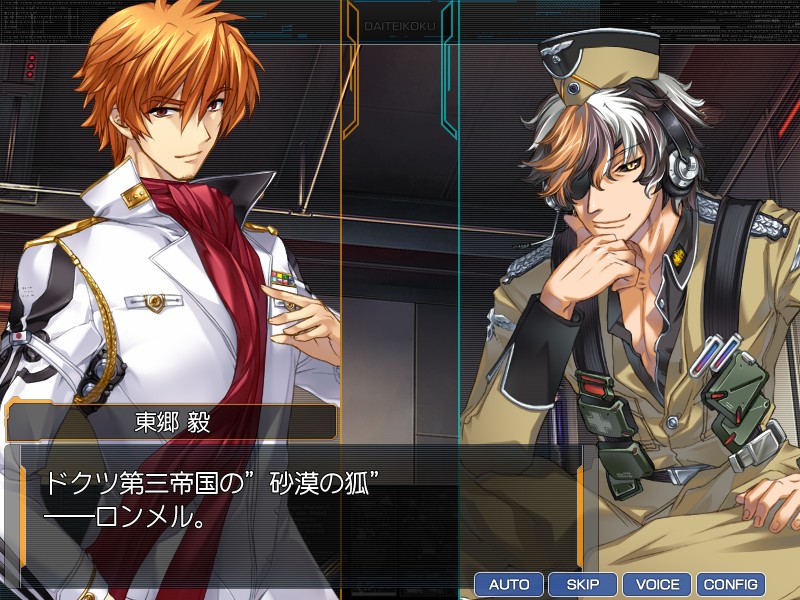The image size is (800, 600).
Task: Turn on AUTO text advance
Action: click(509, 584)
